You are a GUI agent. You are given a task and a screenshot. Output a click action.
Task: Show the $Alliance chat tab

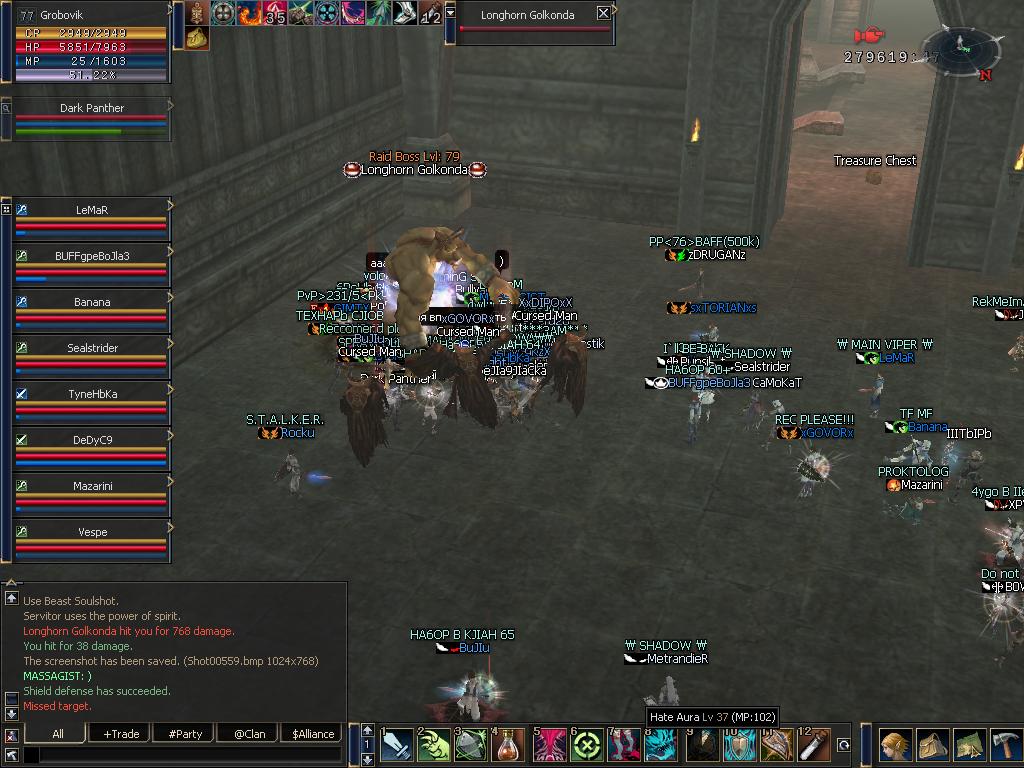pos(313,733)
